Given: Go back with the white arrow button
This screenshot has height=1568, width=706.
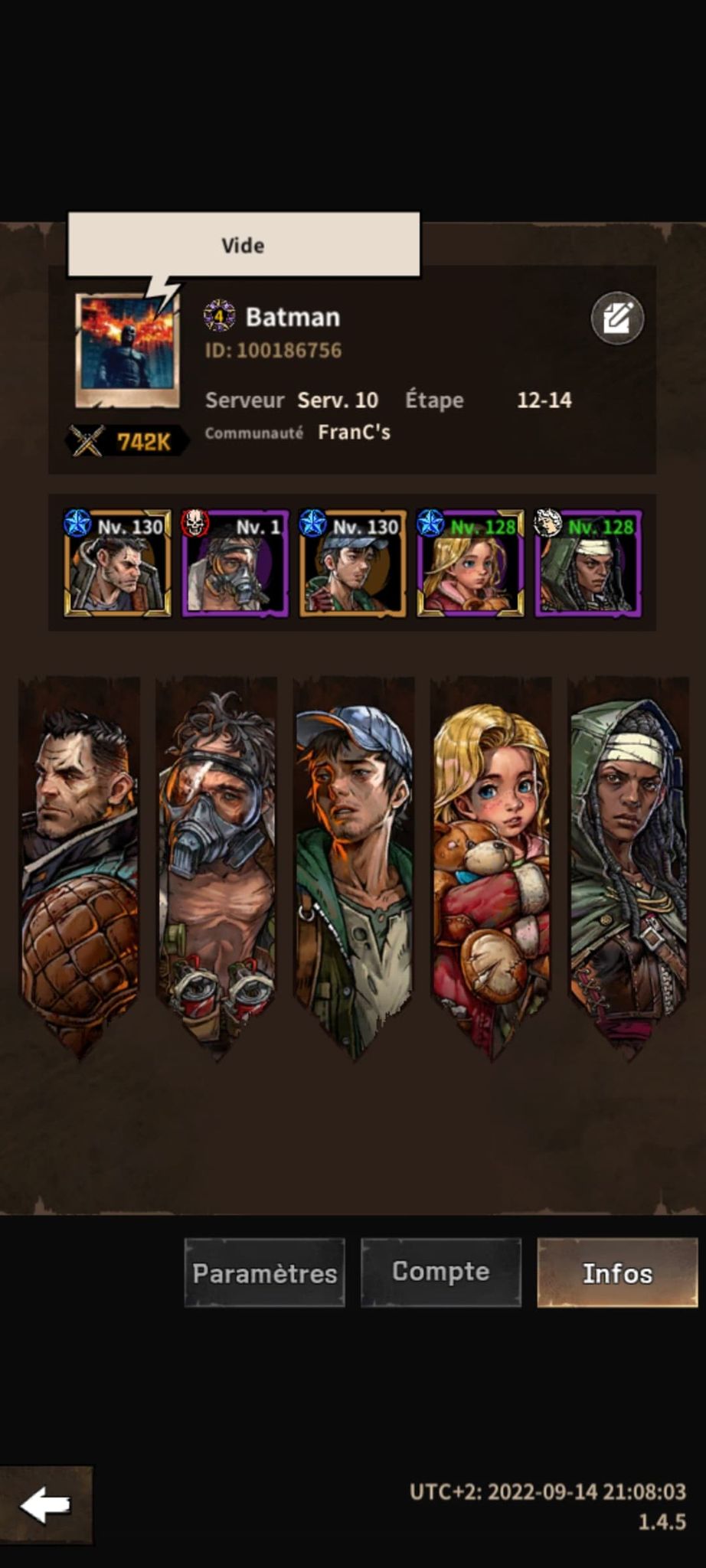Looking at the screenshot, I should click(x=45, y=1505).
